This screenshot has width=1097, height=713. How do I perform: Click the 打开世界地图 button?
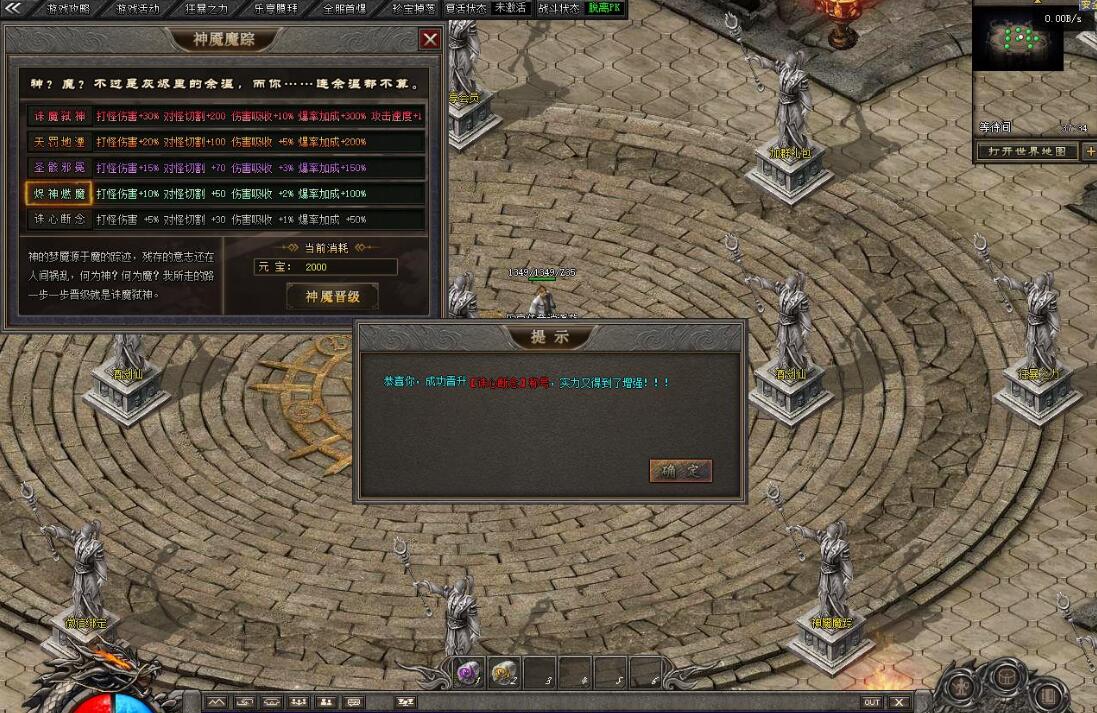(1027, 152)
